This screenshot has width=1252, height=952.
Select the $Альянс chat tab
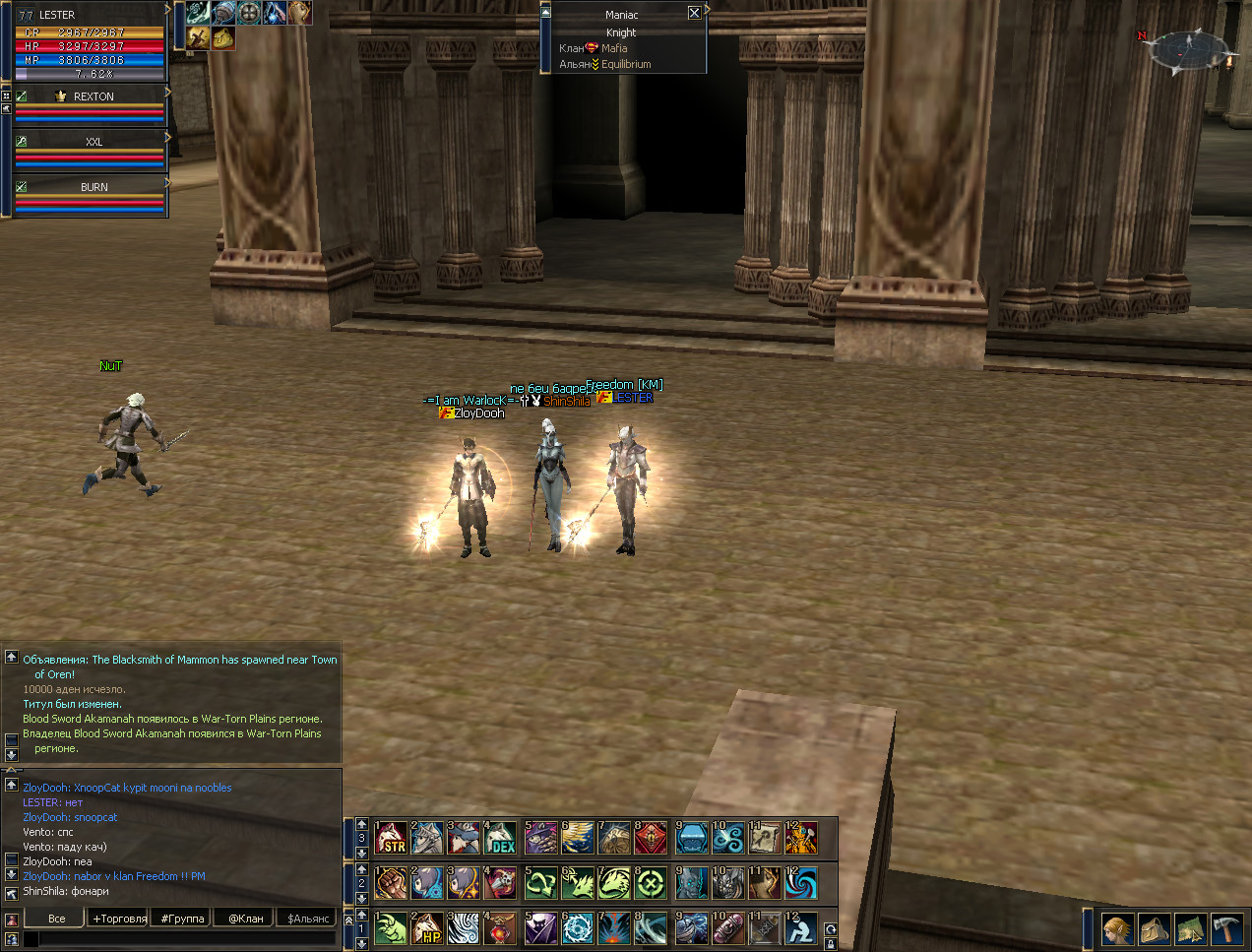308,919
